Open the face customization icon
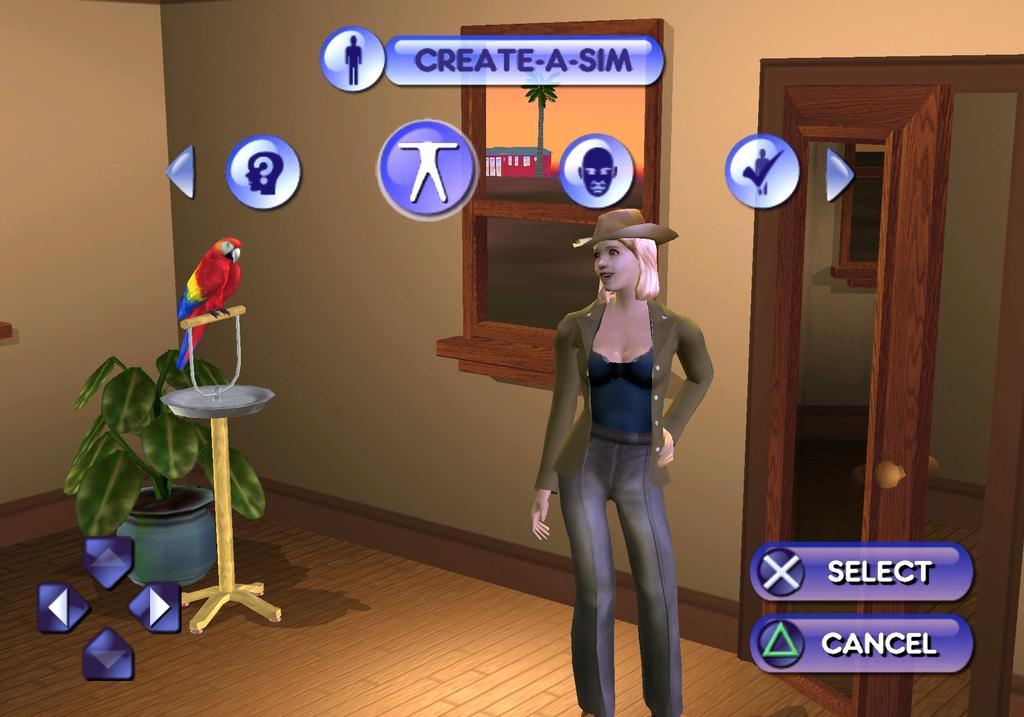This screenshot has height=717, width=1024. coord(596,171)
